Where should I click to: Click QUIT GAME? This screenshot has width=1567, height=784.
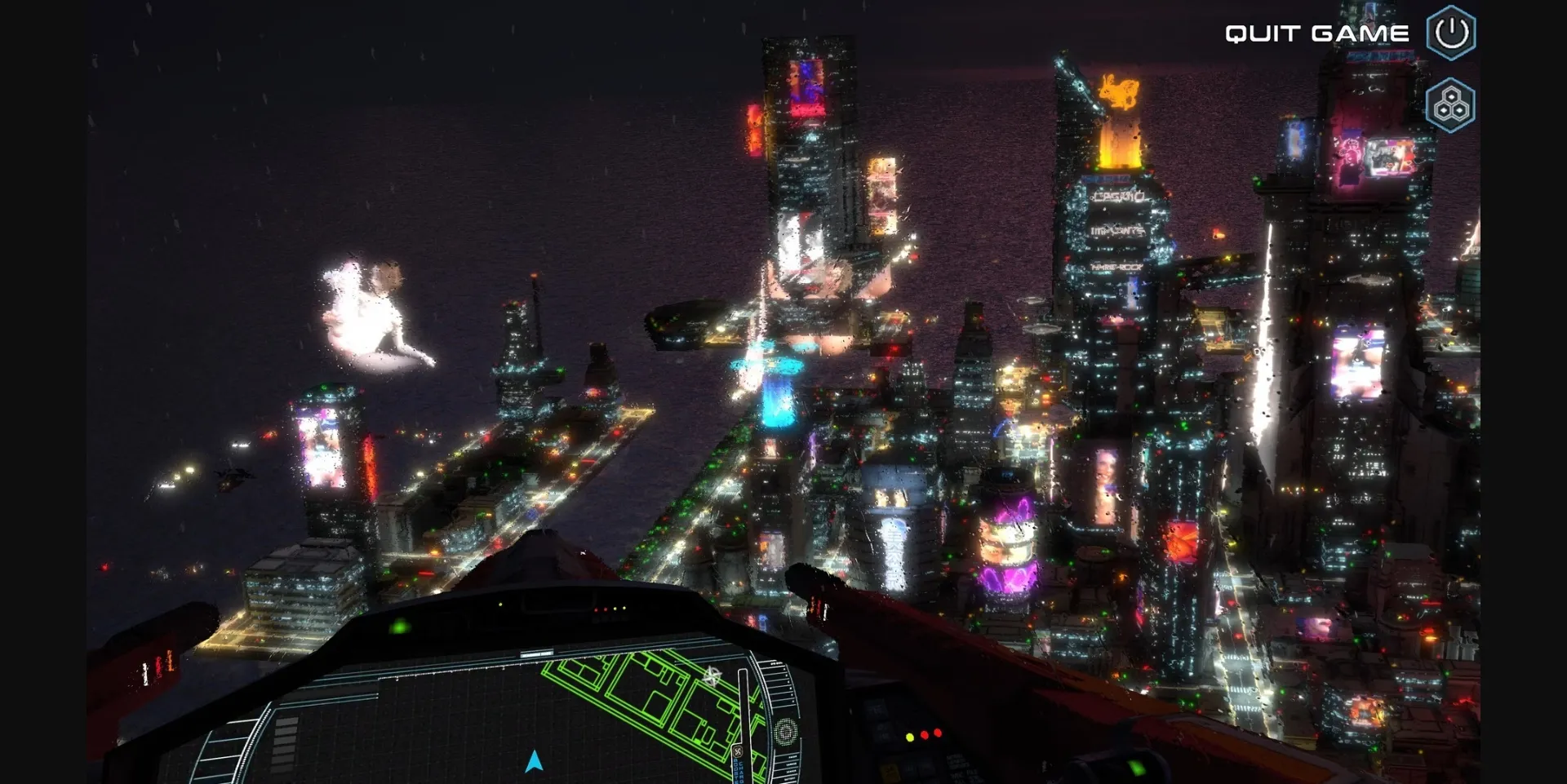[1314, 33]
